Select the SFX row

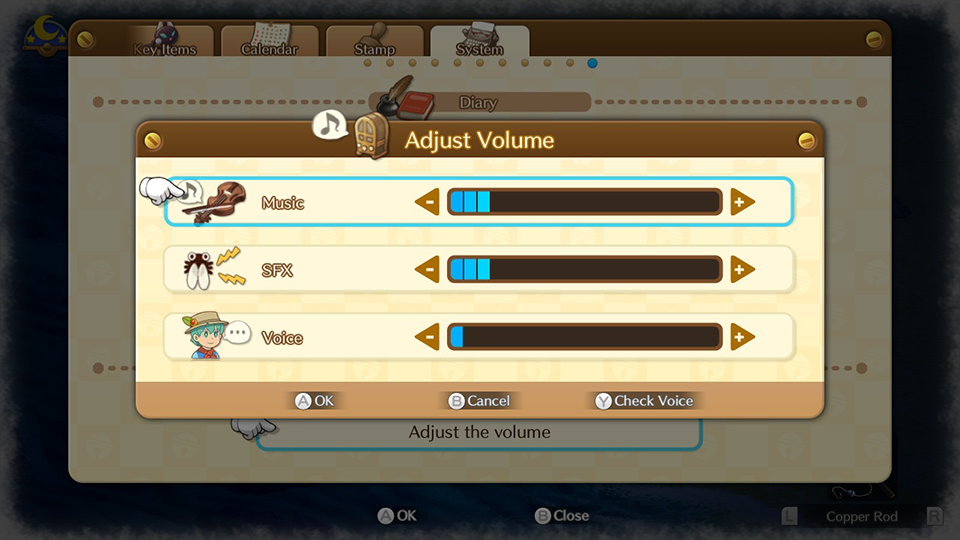coord(277,270)
